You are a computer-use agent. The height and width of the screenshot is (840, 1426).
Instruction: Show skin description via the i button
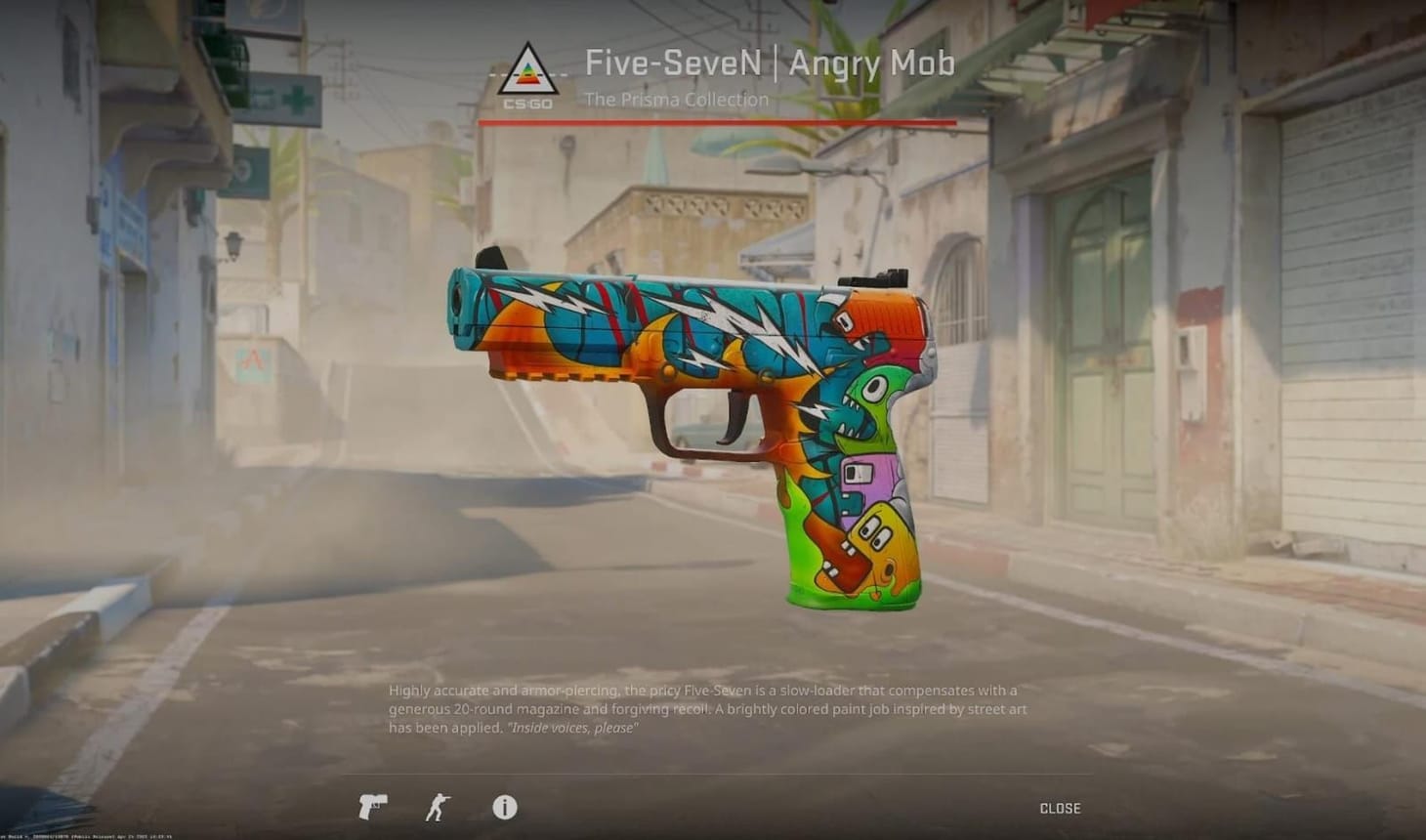505,808
